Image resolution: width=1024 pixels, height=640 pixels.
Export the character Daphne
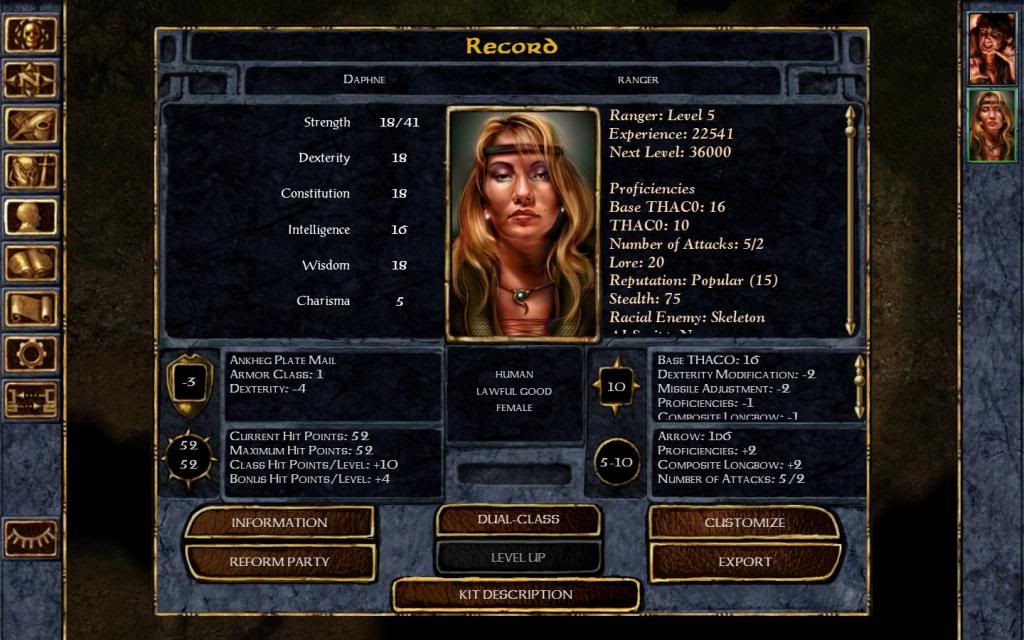744,562
